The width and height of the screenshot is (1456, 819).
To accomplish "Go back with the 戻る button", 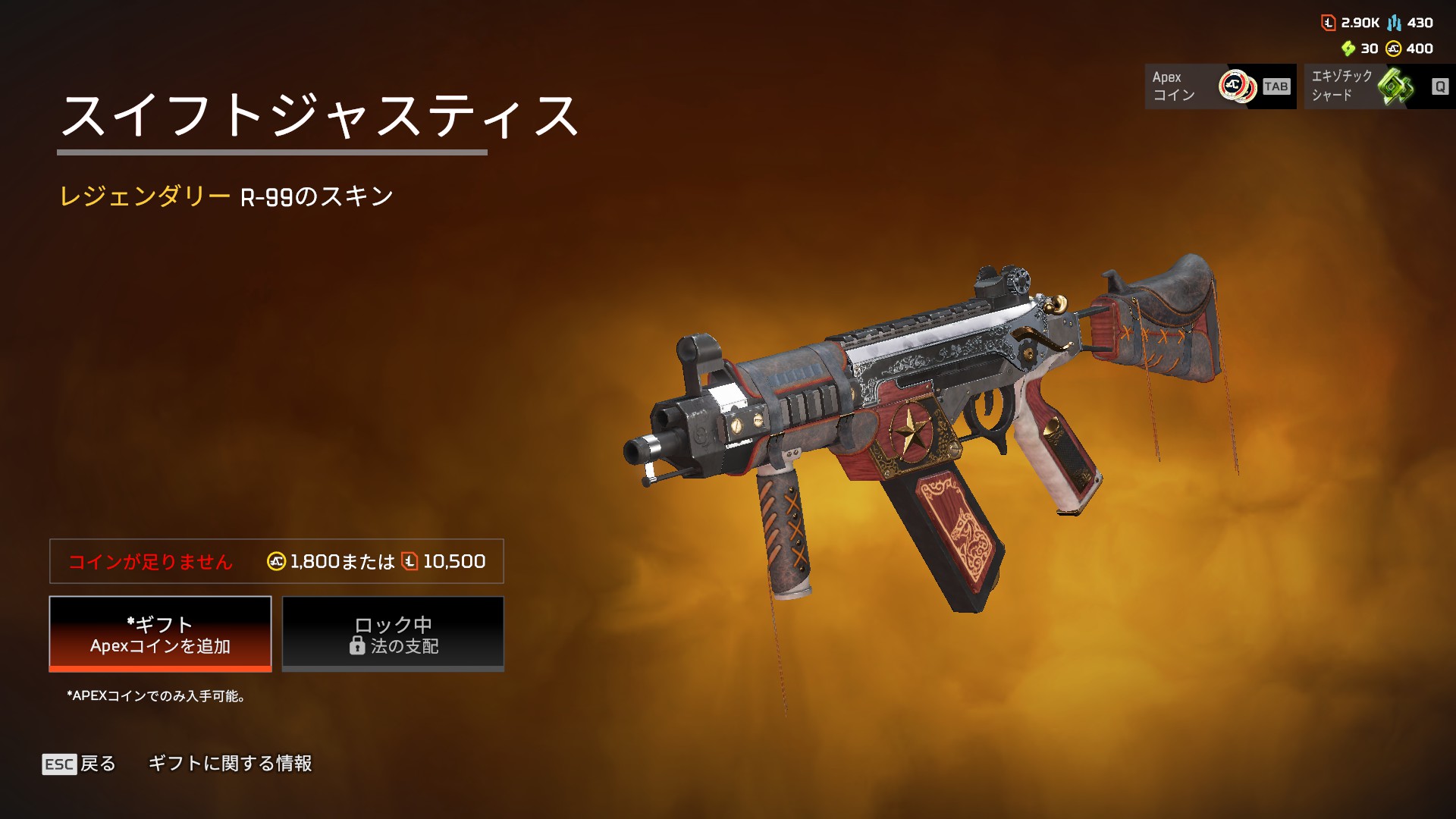I will click(x=80, y=764).
